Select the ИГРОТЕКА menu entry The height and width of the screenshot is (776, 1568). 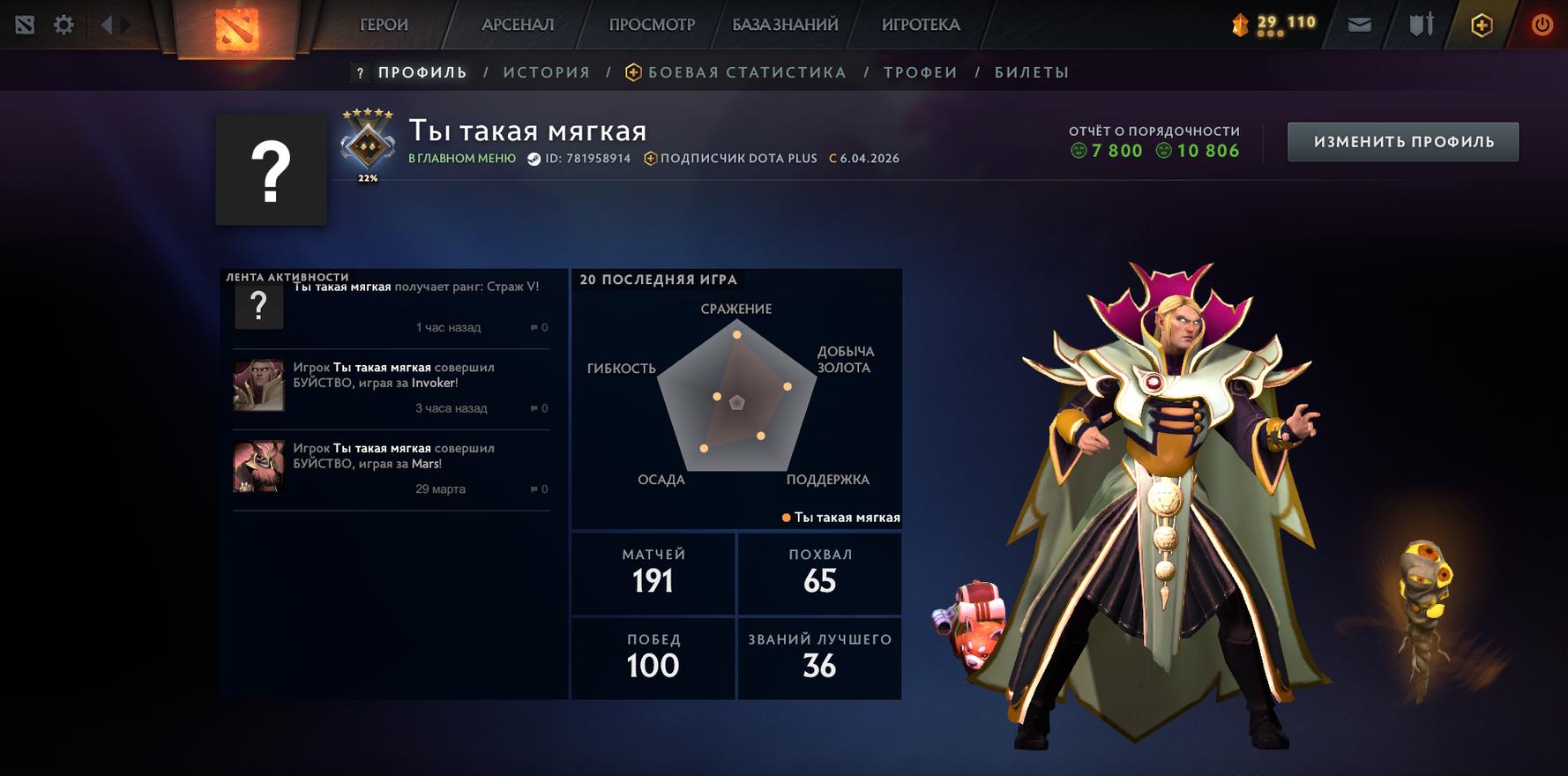pos(921,25)
